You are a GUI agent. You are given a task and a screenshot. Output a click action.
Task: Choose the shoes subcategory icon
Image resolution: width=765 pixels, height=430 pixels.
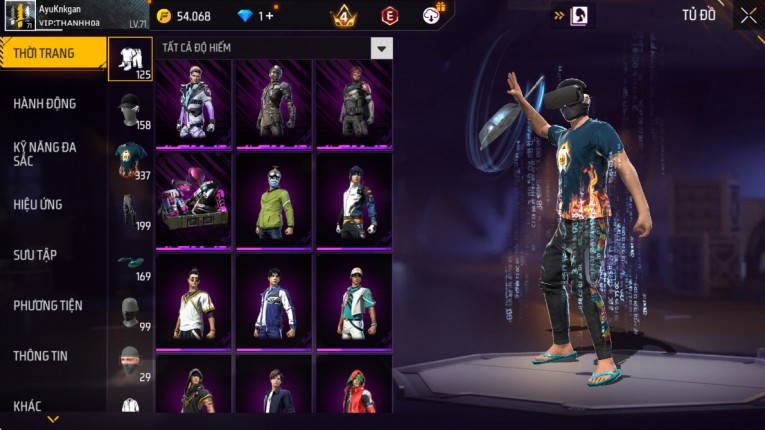click(130, 262)
